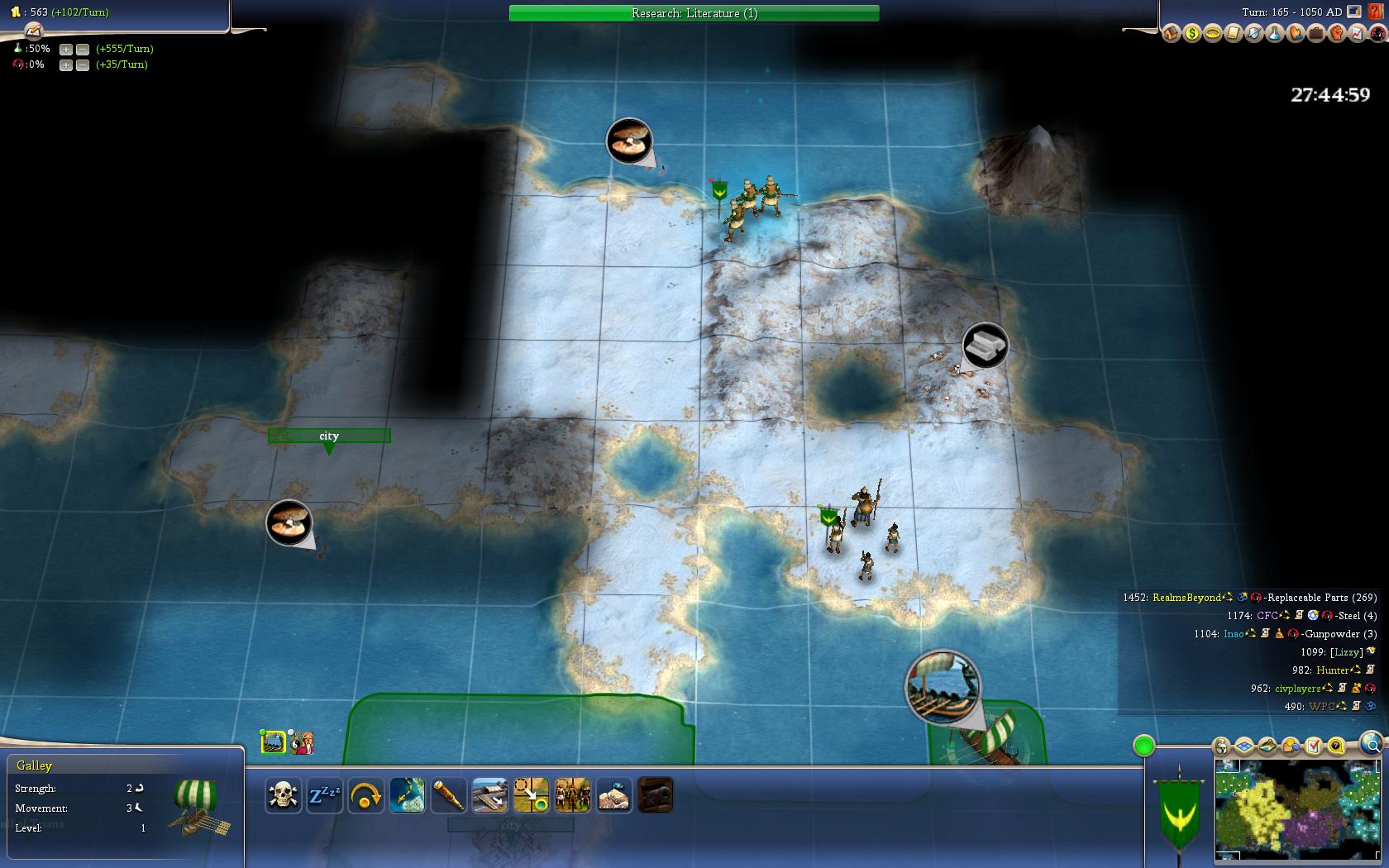This screenshot has height=868, width=1389.
Task: Open the Technology advisor flask icon
Action: [1274, 34]
